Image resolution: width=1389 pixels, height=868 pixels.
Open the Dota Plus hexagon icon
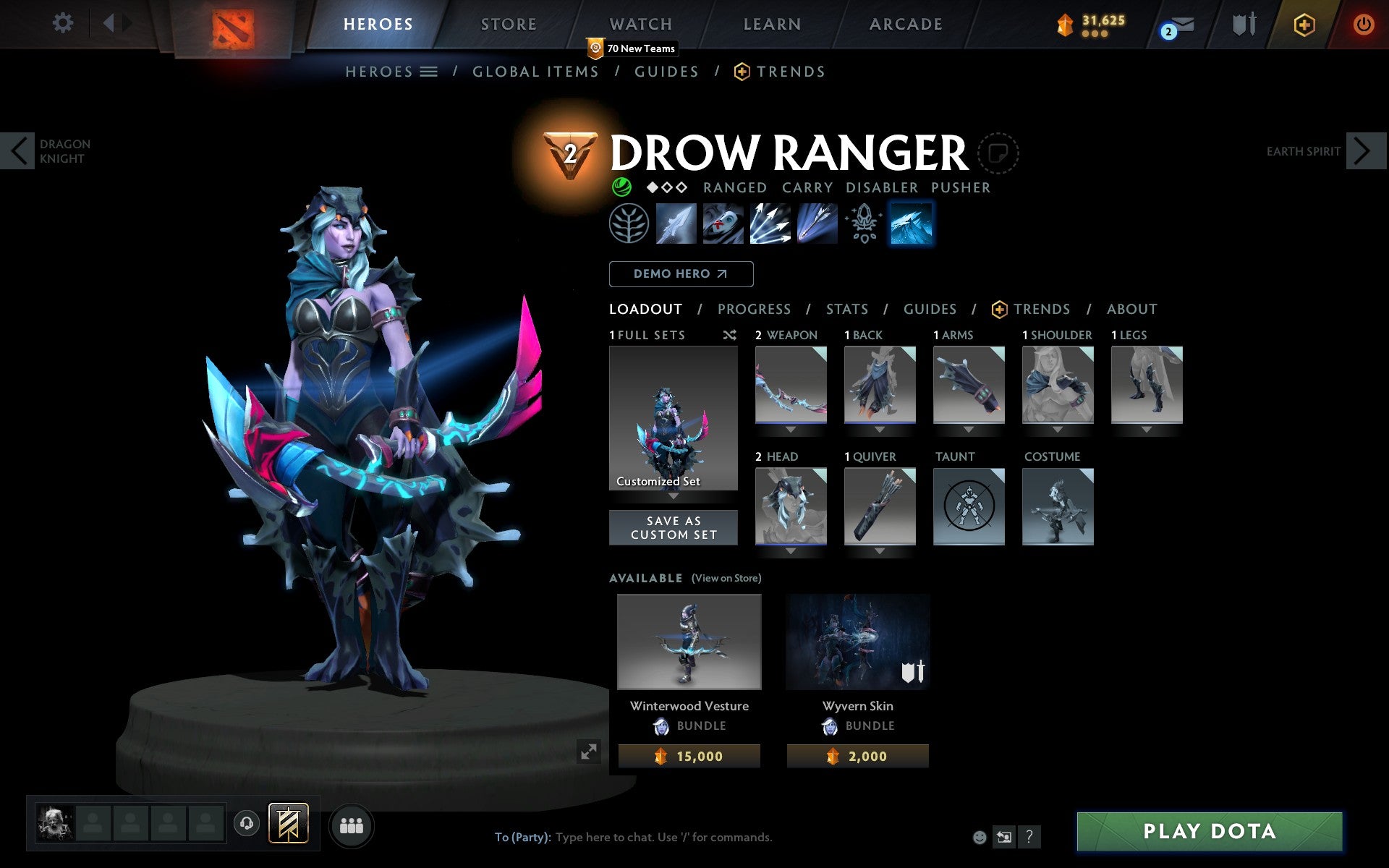tap(1304, 24)
